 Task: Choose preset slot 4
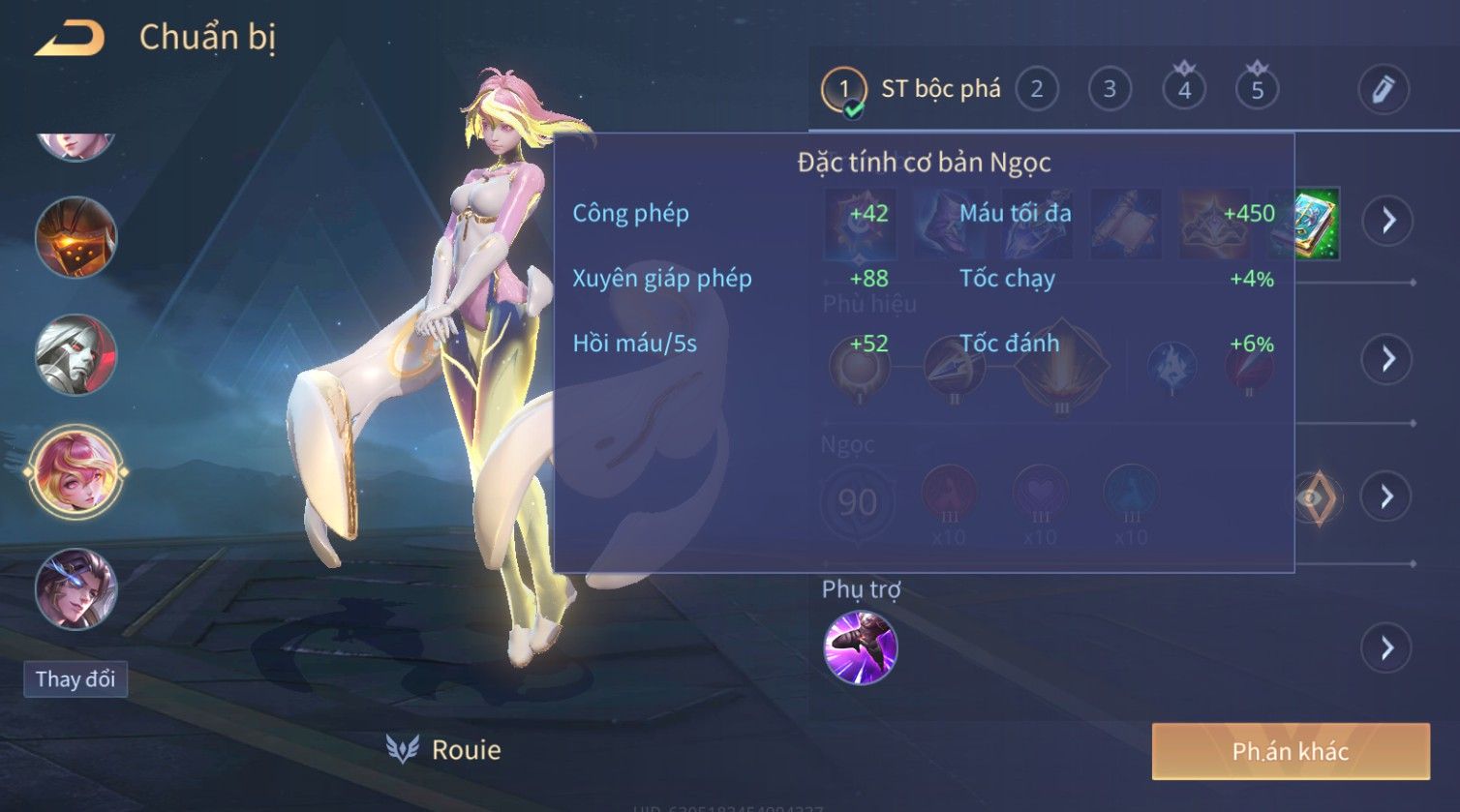click(x=1183, y=90)
